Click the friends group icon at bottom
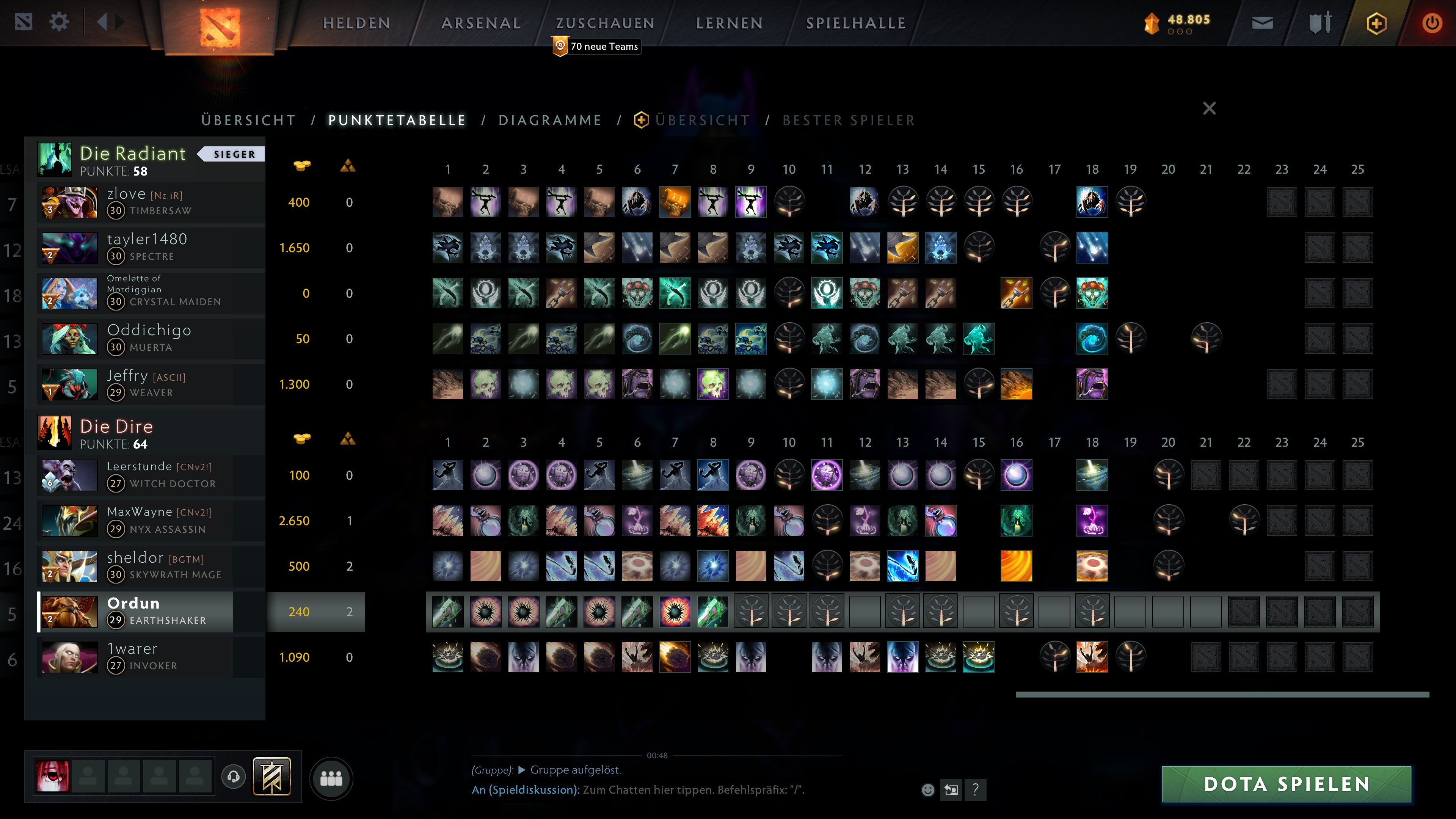The height and width of the screenshot is (819, 1456). click(332, 778)
